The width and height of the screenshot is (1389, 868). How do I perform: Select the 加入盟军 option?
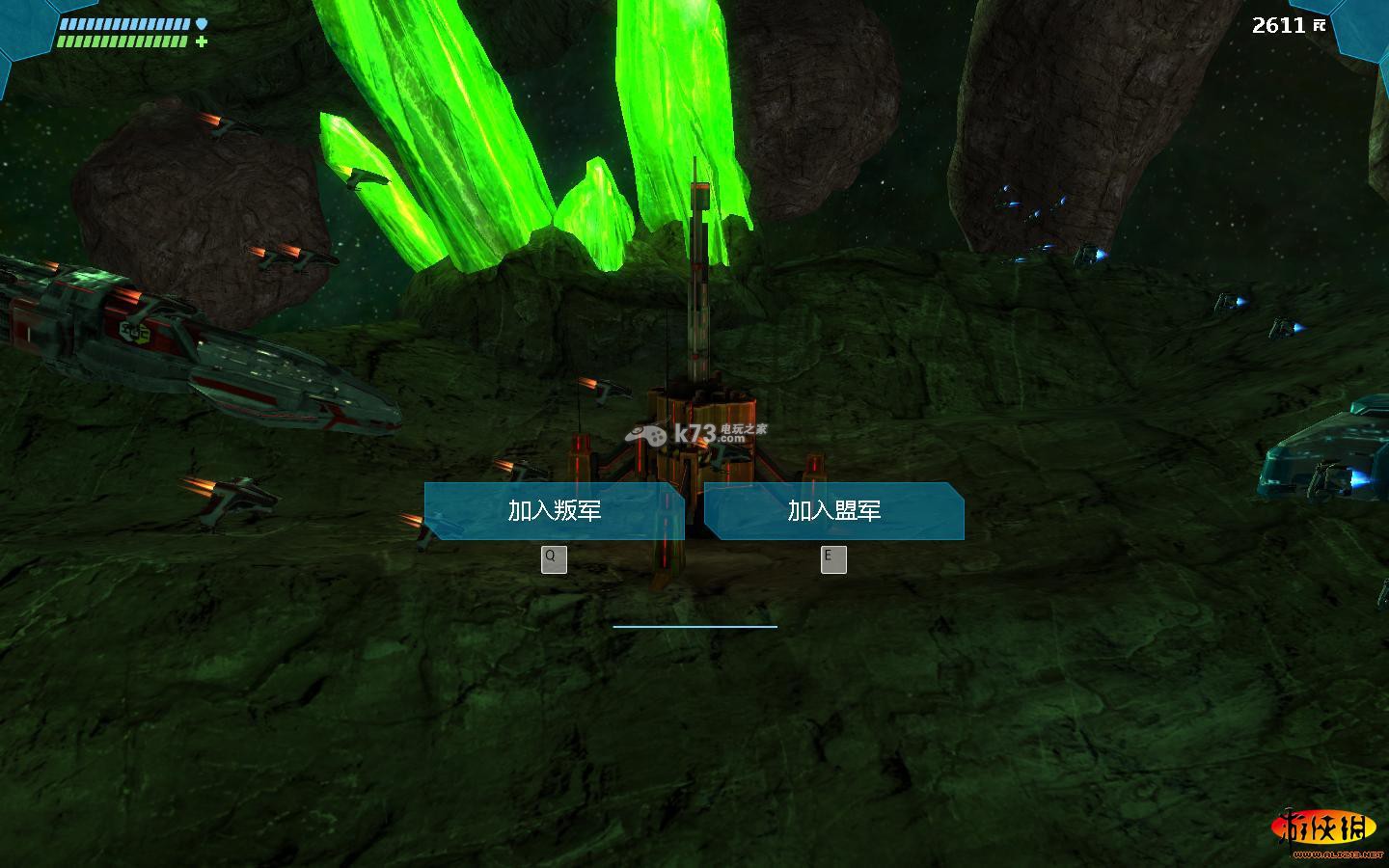[834, 511]
